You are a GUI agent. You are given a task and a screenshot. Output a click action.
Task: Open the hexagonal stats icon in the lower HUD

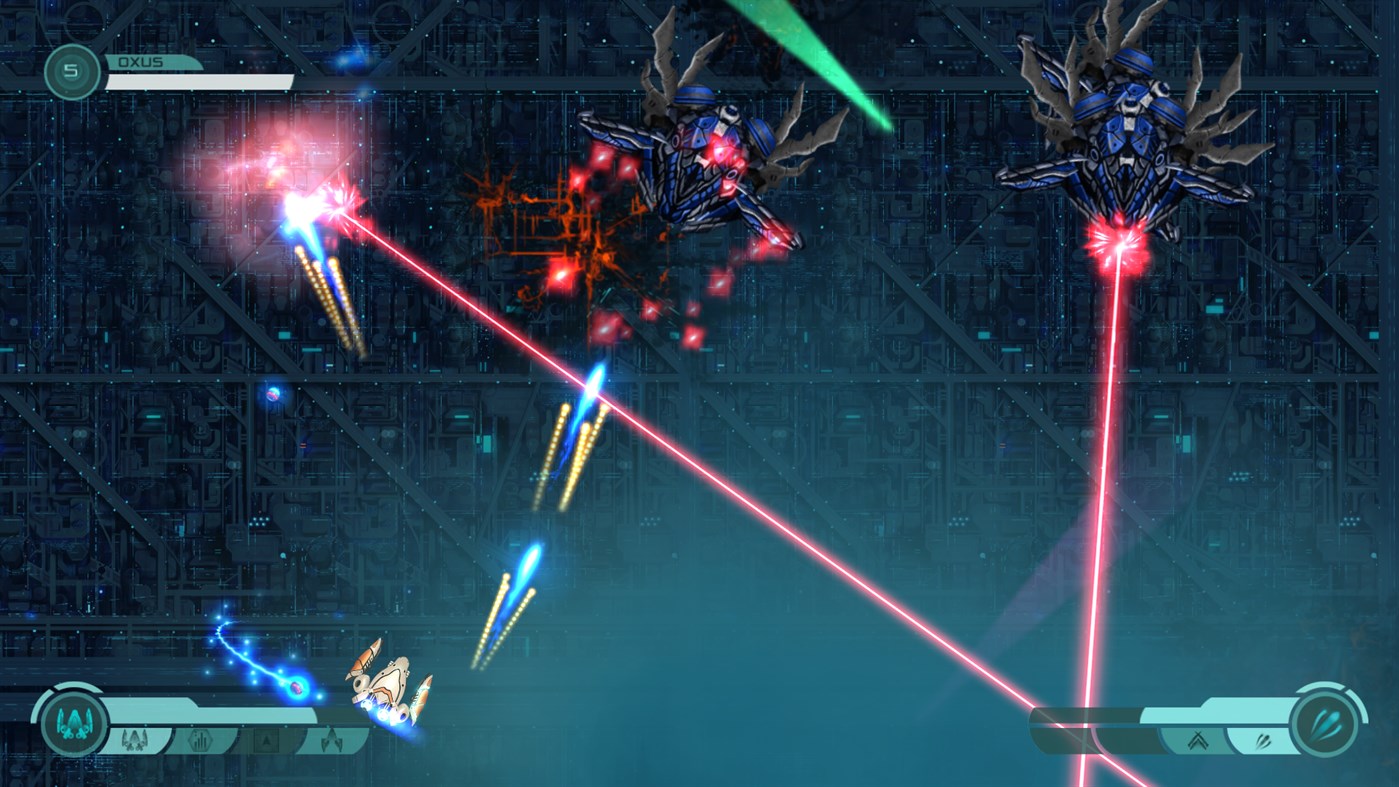click(200, 740)
